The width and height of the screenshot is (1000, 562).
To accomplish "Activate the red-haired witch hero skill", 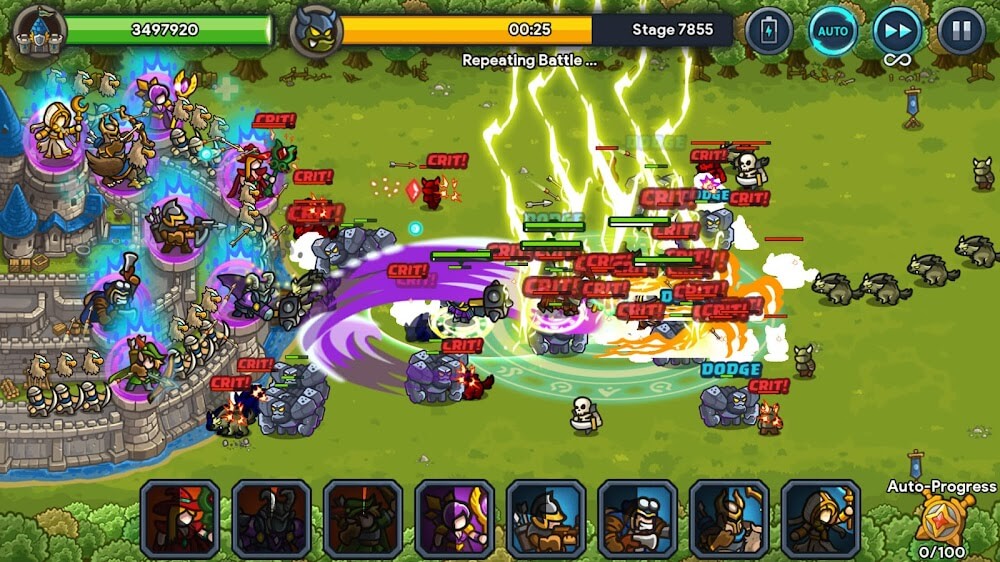I will 179,518.
